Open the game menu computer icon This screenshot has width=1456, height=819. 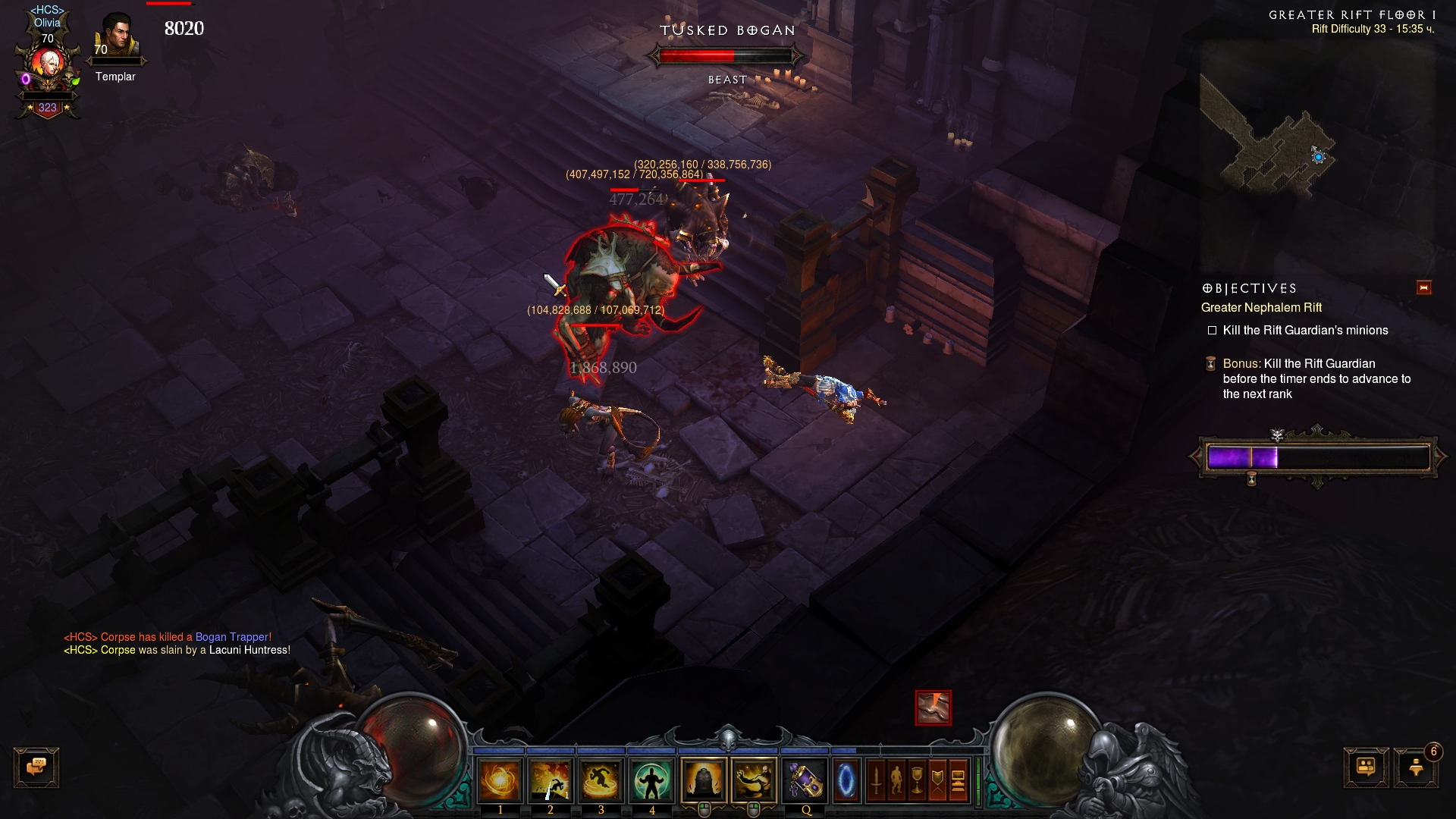[x=958, y=780]
